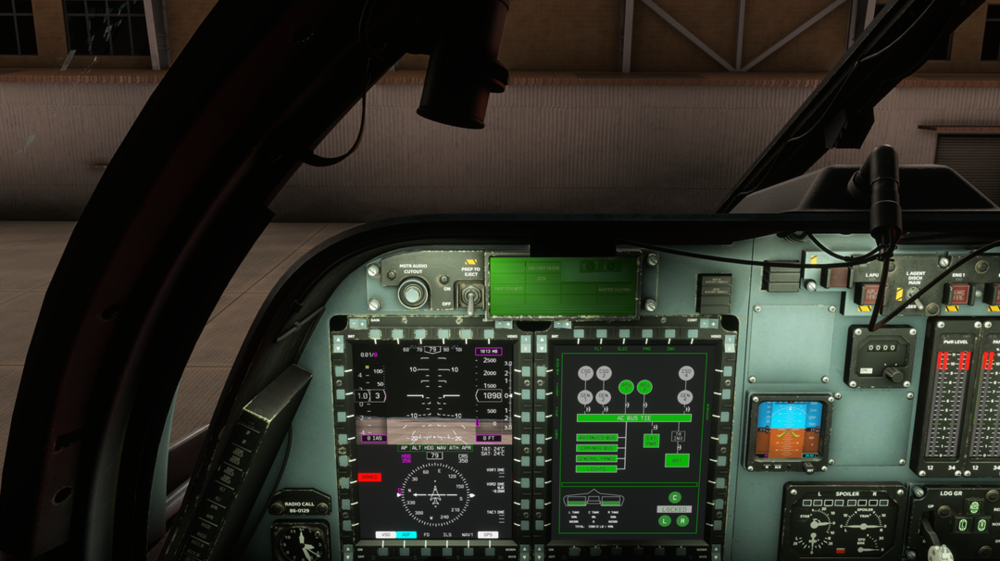Click the green L circle below LOCKED
This screenshot has height=561, width=1000.
(x=664, y=521)
